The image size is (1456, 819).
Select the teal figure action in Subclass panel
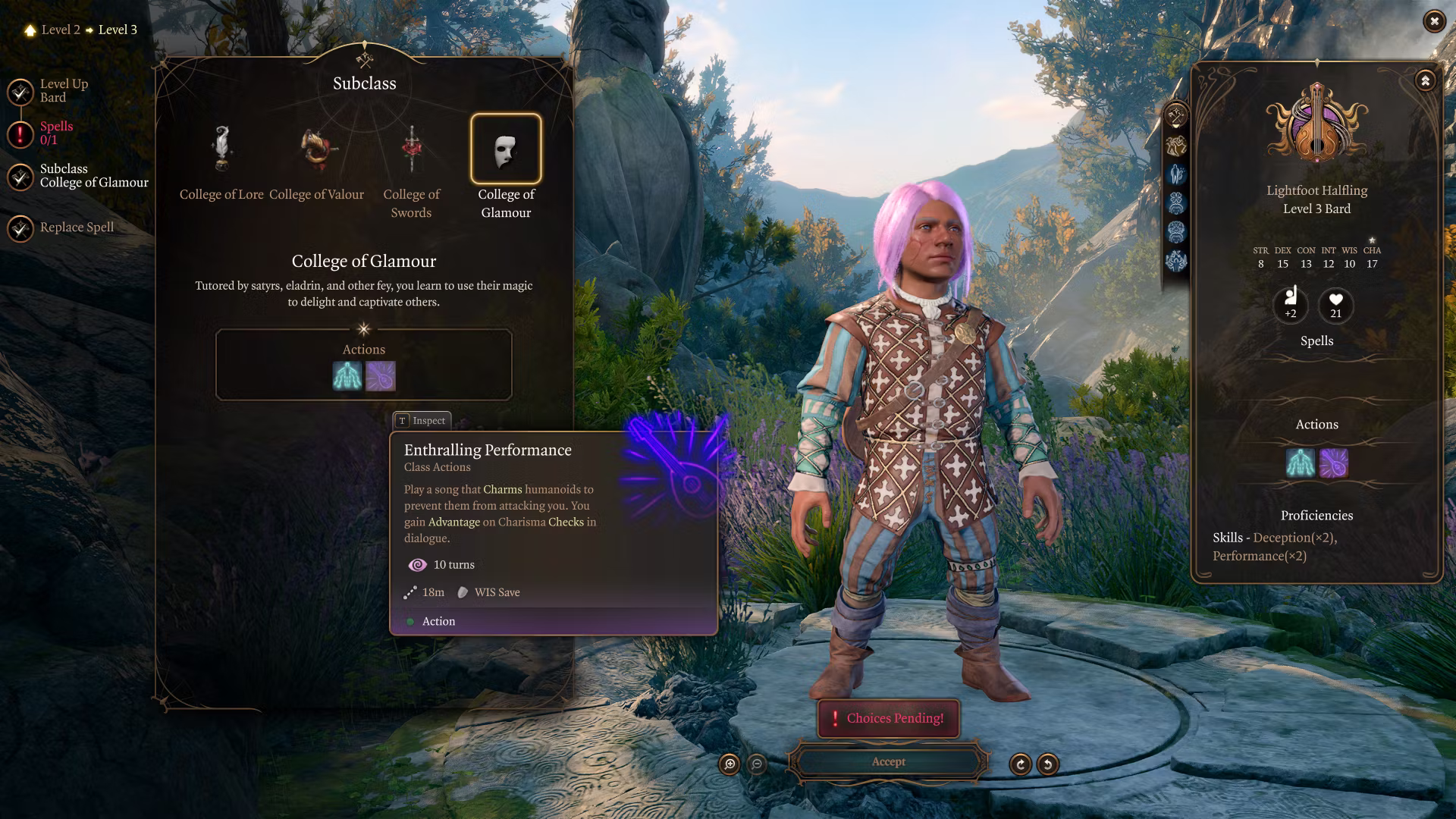(347, 376)
